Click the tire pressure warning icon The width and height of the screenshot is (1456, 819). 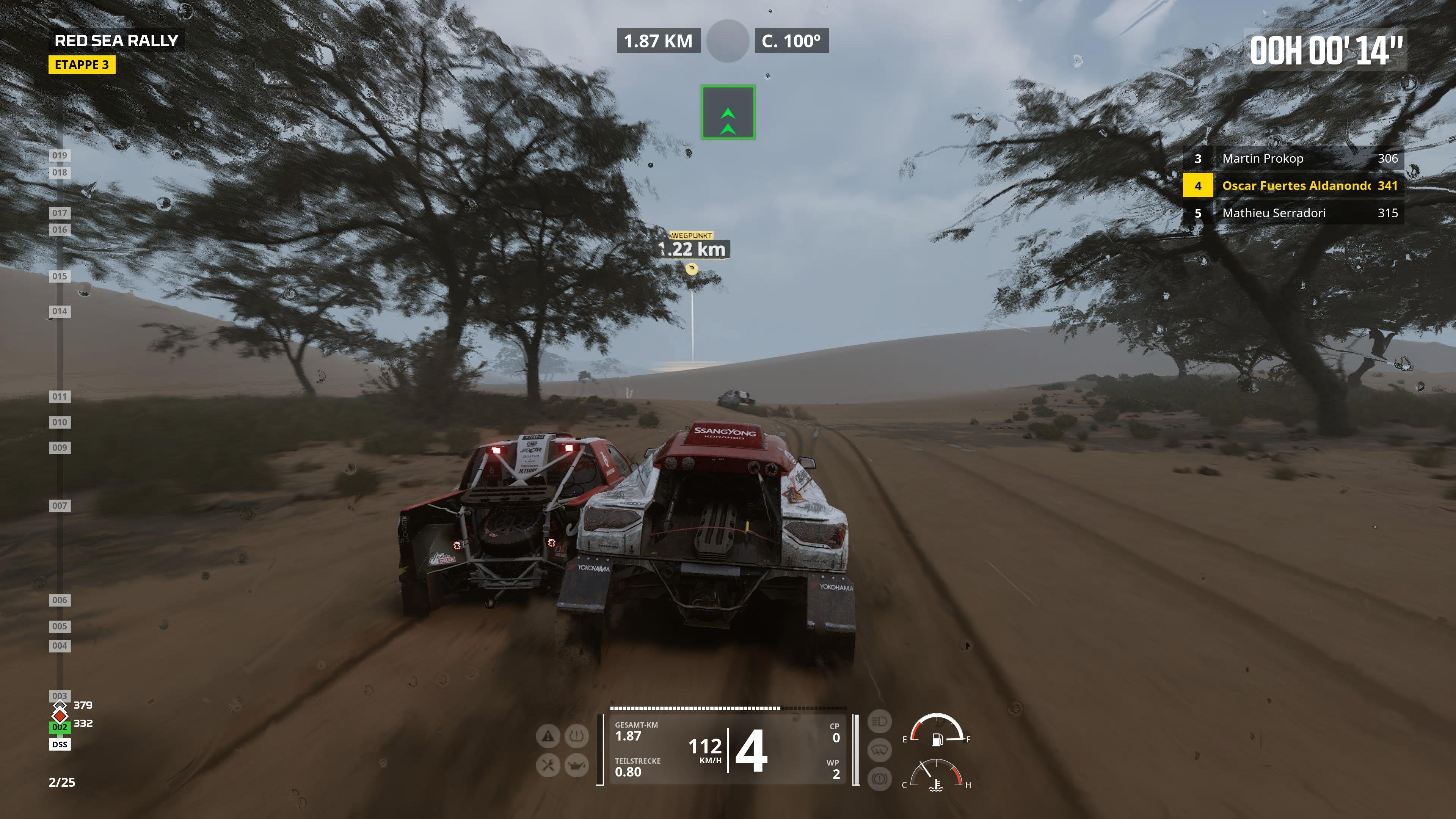576,736
